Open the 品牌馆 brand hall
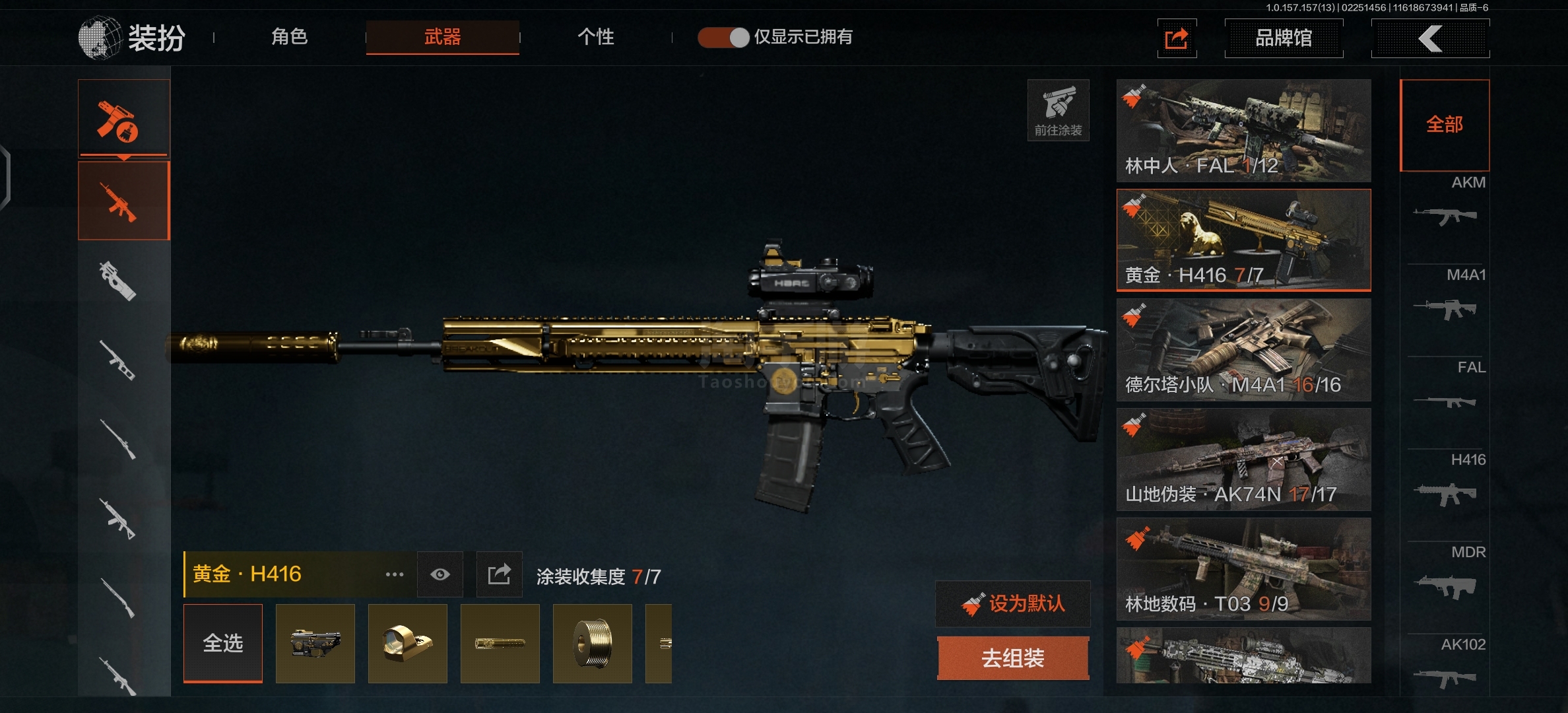This screenshot has width=1568, height=713. coord(1283,38)
